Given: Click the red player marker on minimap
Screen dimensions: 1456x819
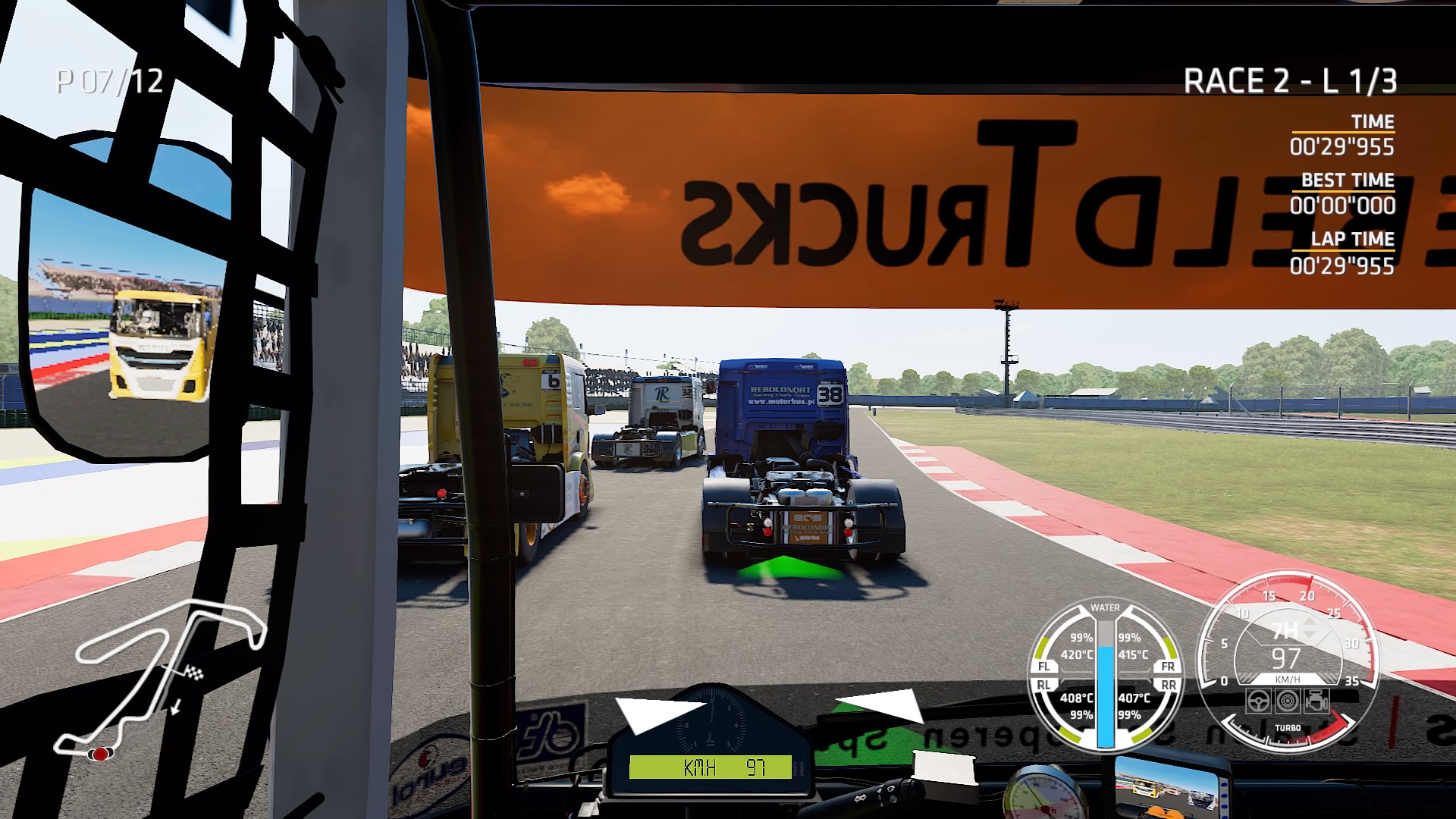Looking at the screenshot, I should [x=100, y=753].
